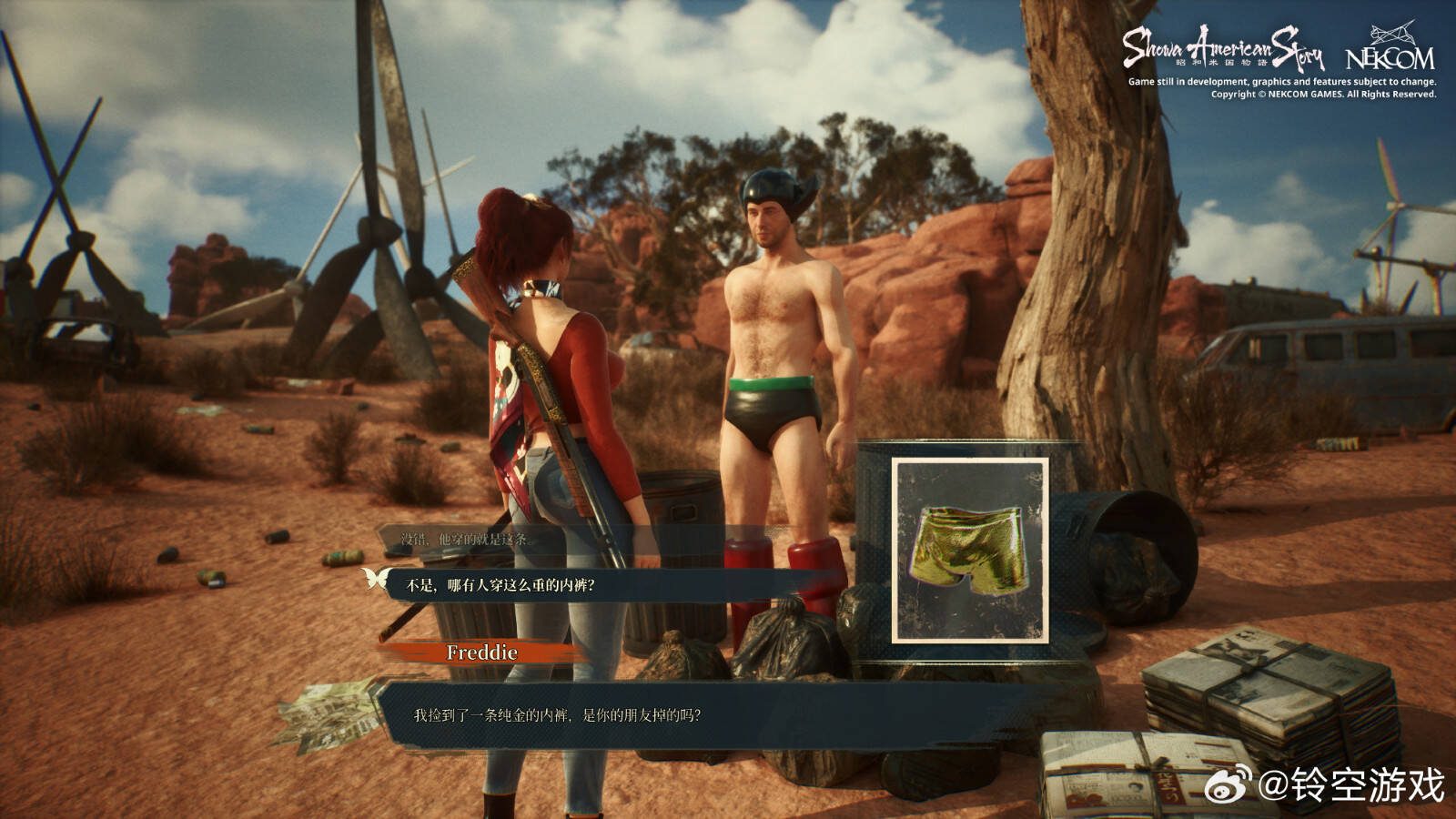Choose the reply "不是，哪有人穿这么重的内裤？"

click(x=500, y=585)
